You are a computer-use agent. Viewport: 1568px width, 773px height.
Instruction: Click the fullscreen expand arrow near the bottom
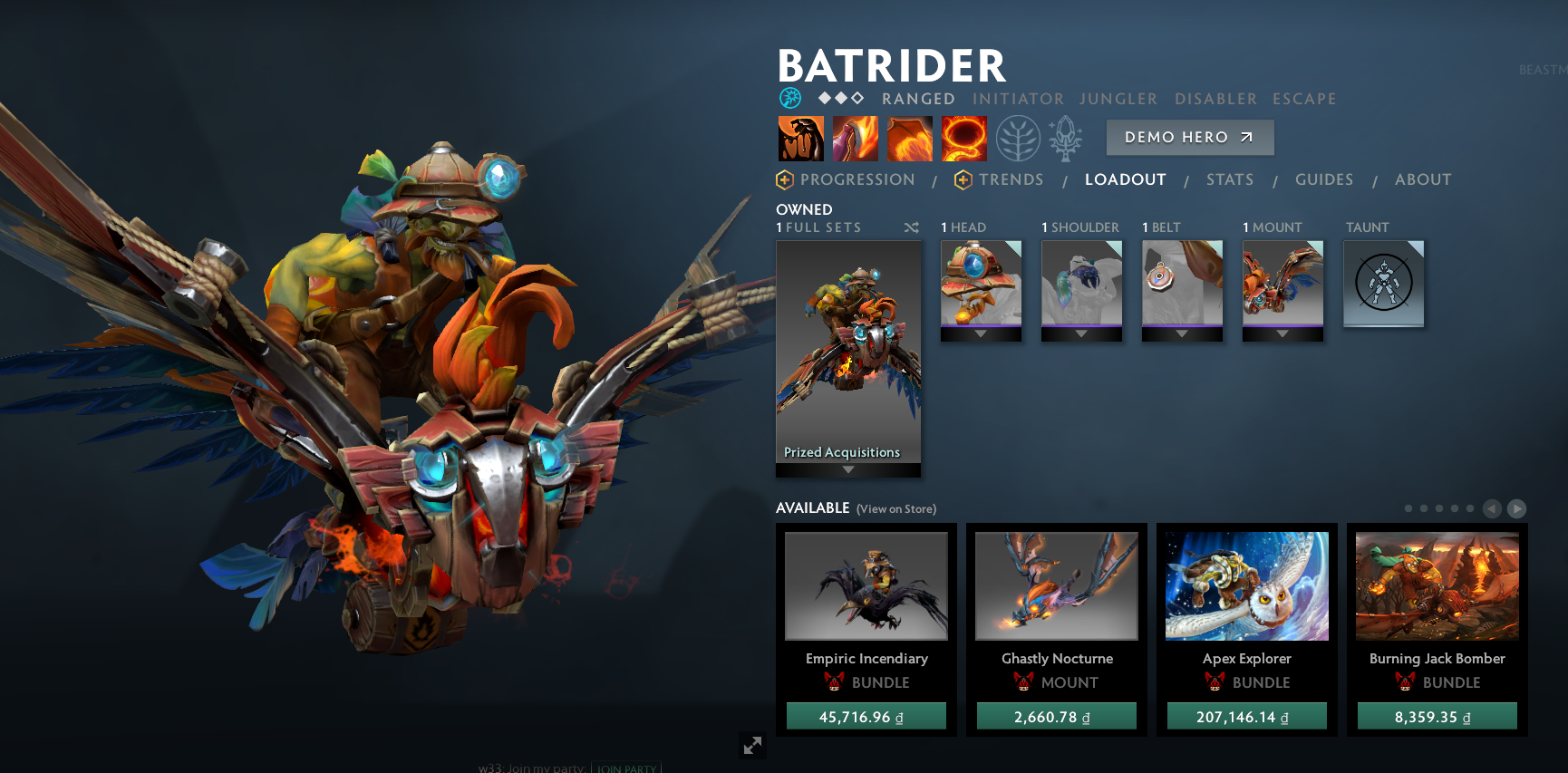click(x=751, y=745)
